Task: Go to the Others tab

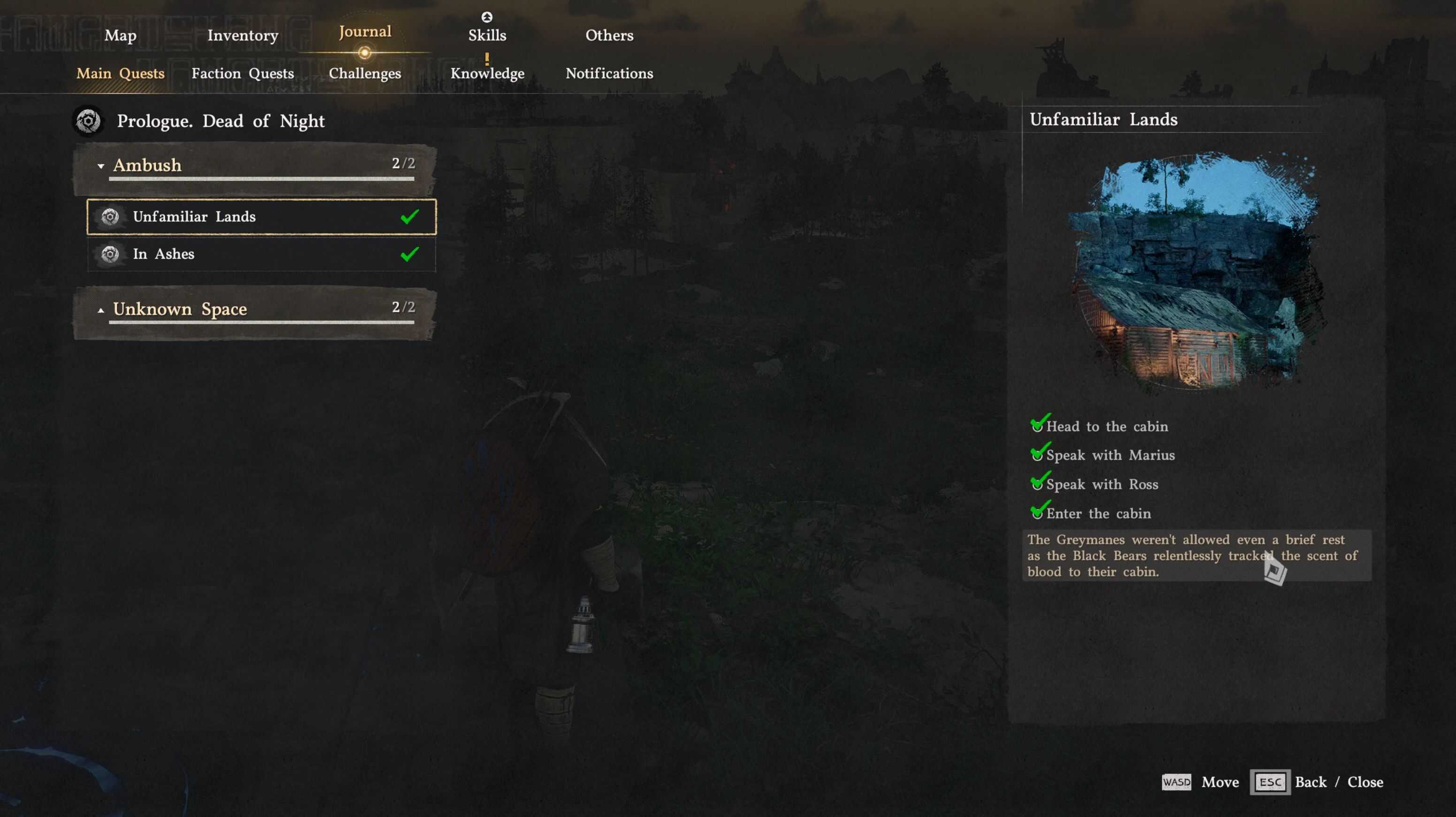Action: point(609,35)
